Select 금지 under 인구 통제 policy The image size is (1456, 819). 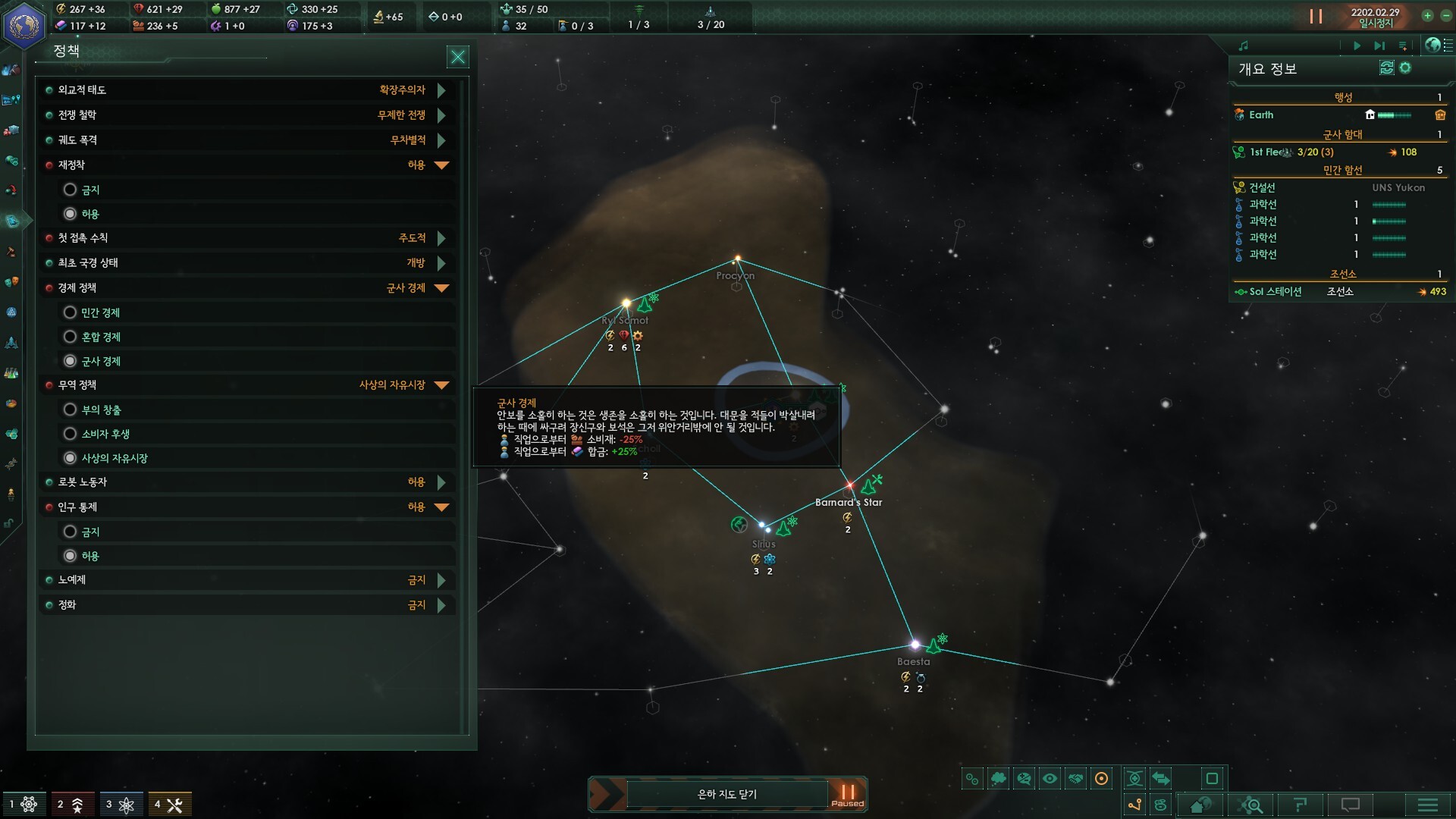pyautogui.click(x=71, y=532)
